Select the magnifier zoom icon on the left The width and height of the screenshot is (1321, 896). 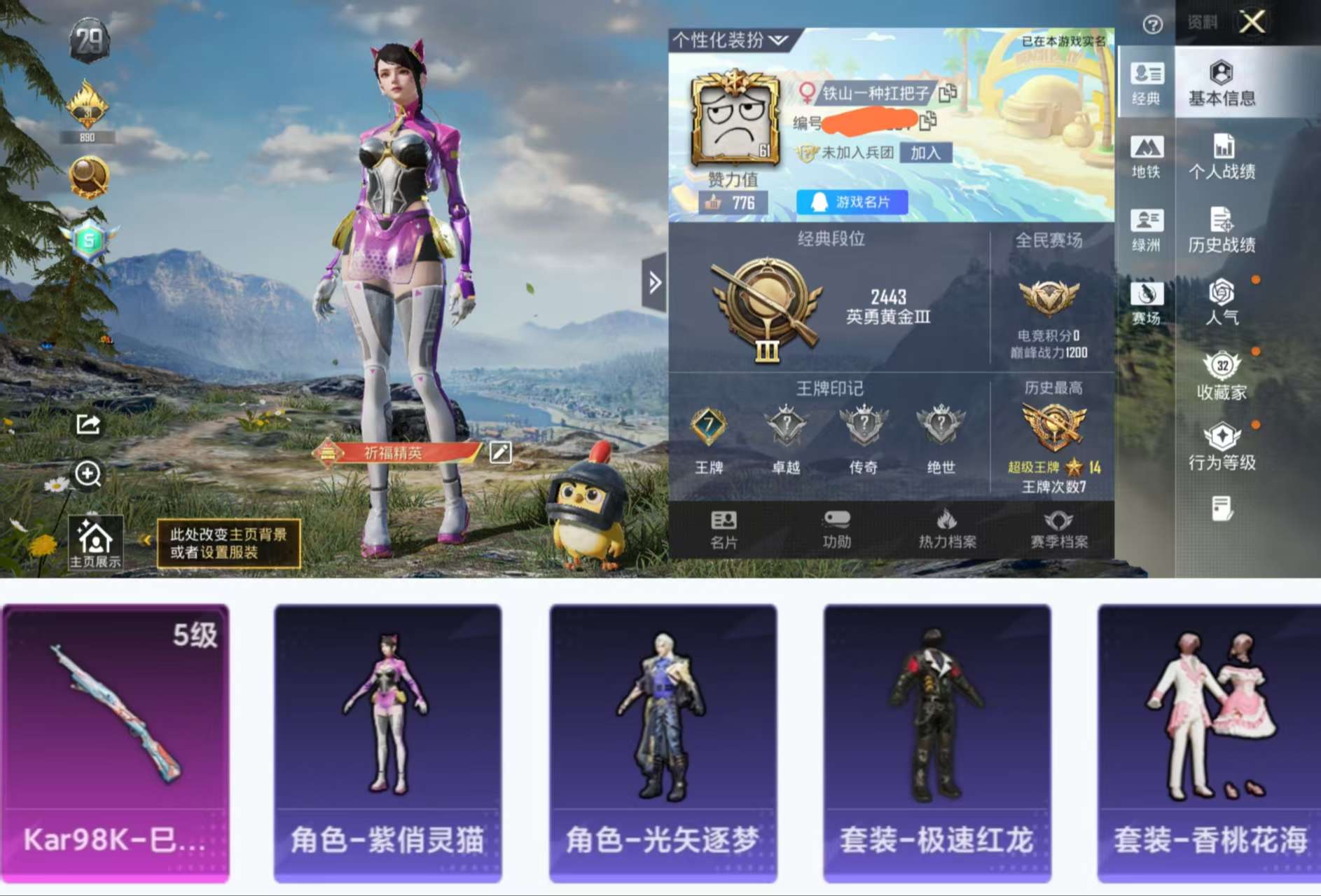[87, 476]
